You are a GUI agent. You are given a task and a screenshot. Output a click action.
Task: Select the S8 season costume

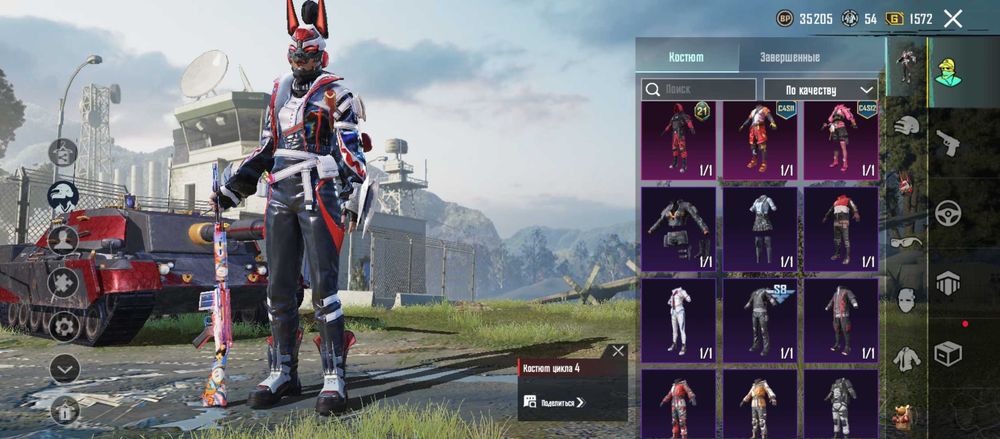pyautogui.click(x=760, y=320)
